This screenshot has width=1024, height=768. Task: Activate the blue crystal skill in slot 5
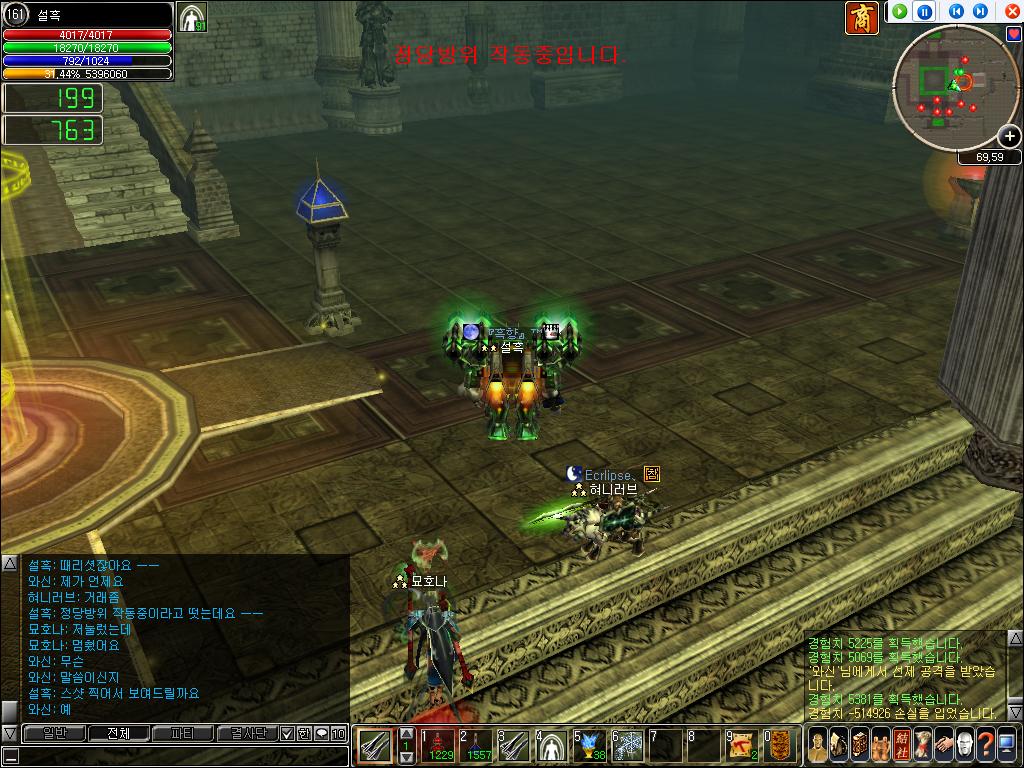coord(589,745)
